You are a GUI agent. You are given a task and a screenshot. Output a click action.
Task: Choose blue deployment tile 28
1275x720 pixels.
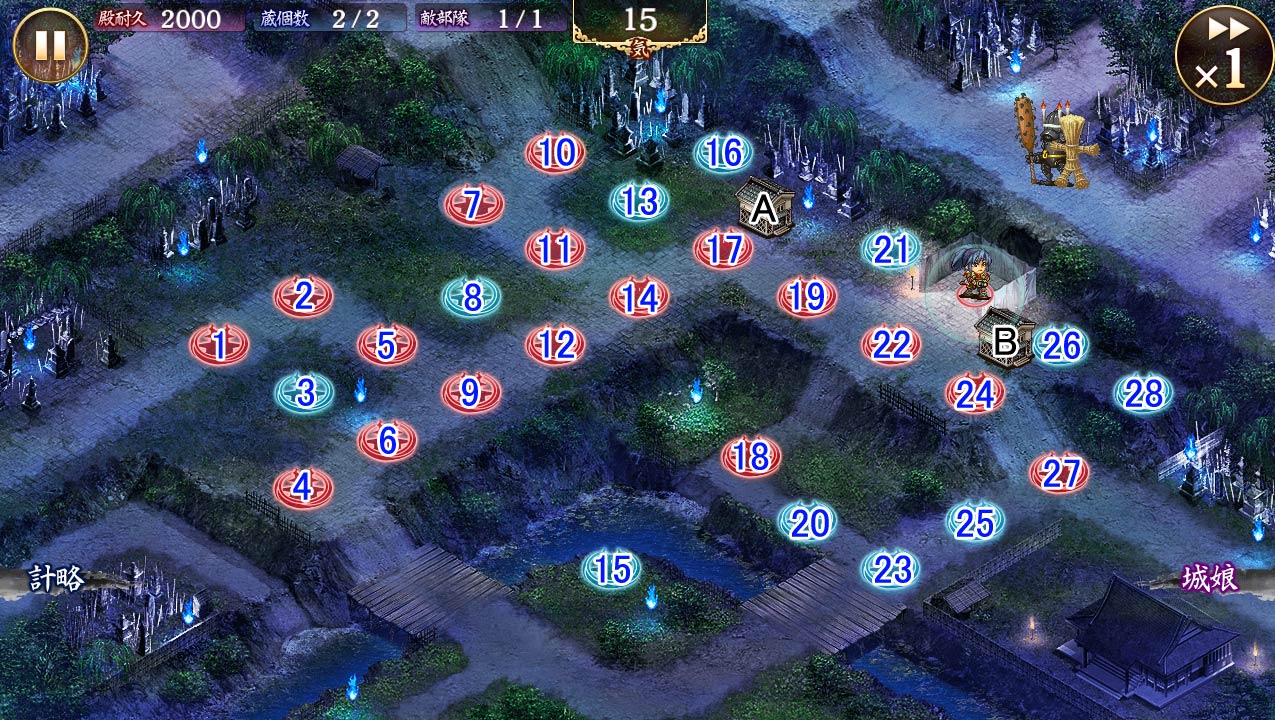click(x=1144, y=394)
